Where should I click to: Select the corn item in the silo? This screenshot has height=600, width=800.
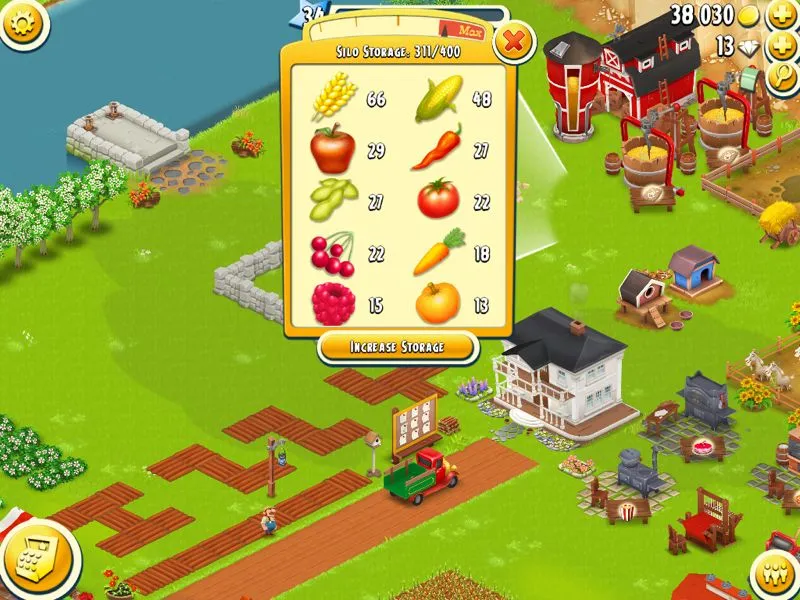[x=437, y=97]
